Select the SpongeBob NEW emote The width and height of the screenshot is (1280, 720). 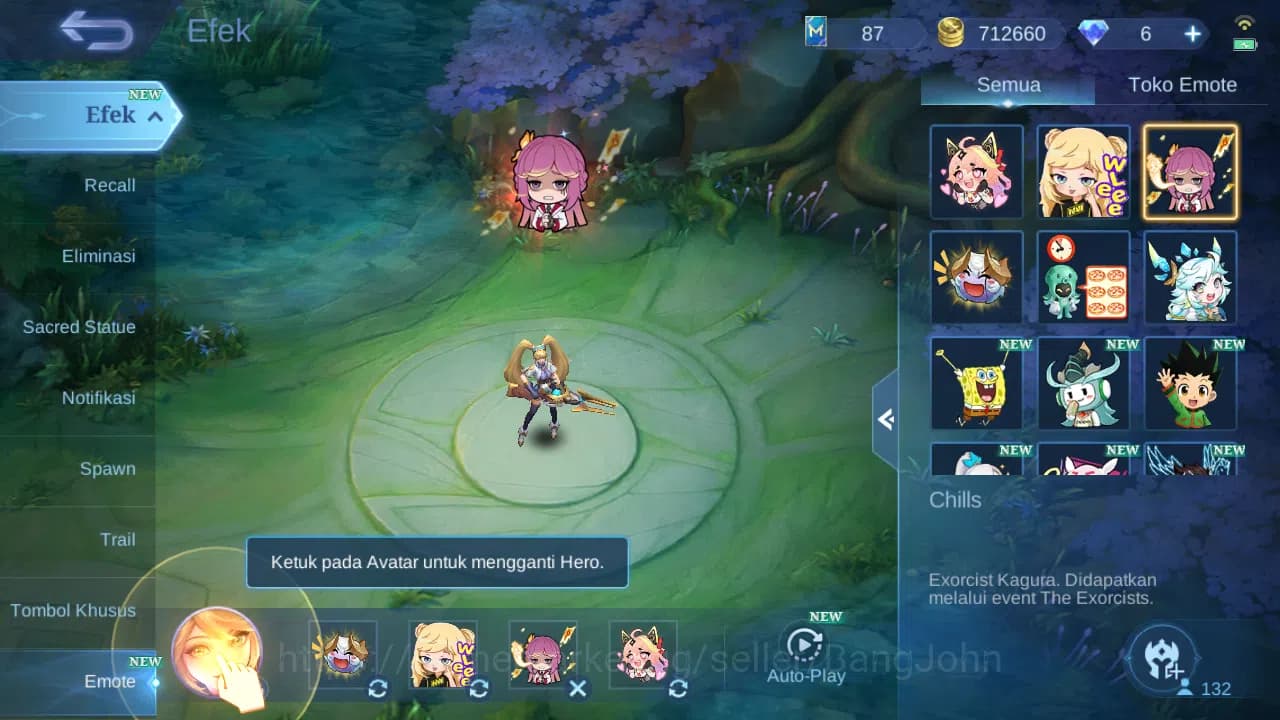click(x=976, y=383)
